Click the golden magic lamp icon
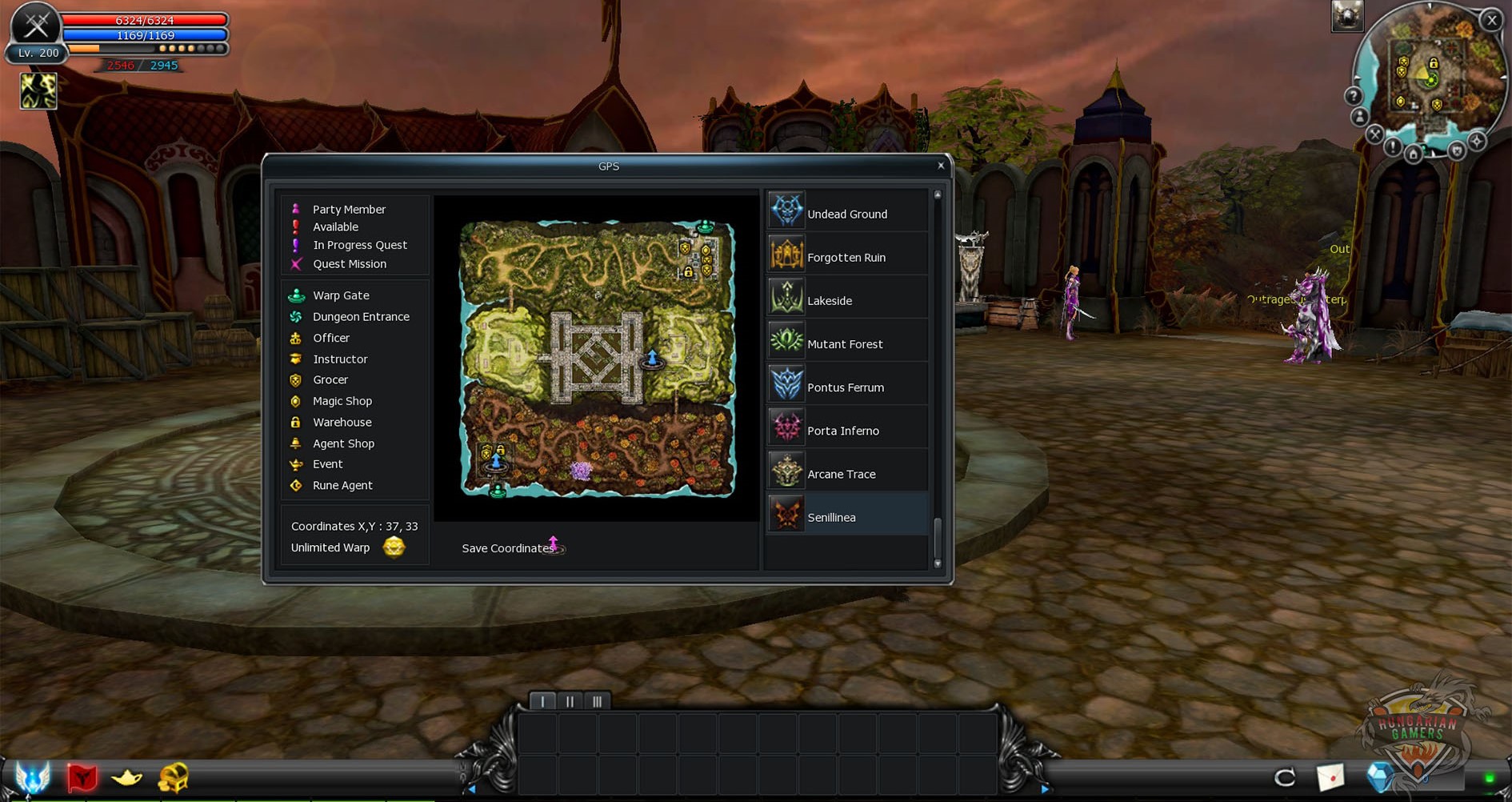1512x802 pixels. (x=126, y=777)
